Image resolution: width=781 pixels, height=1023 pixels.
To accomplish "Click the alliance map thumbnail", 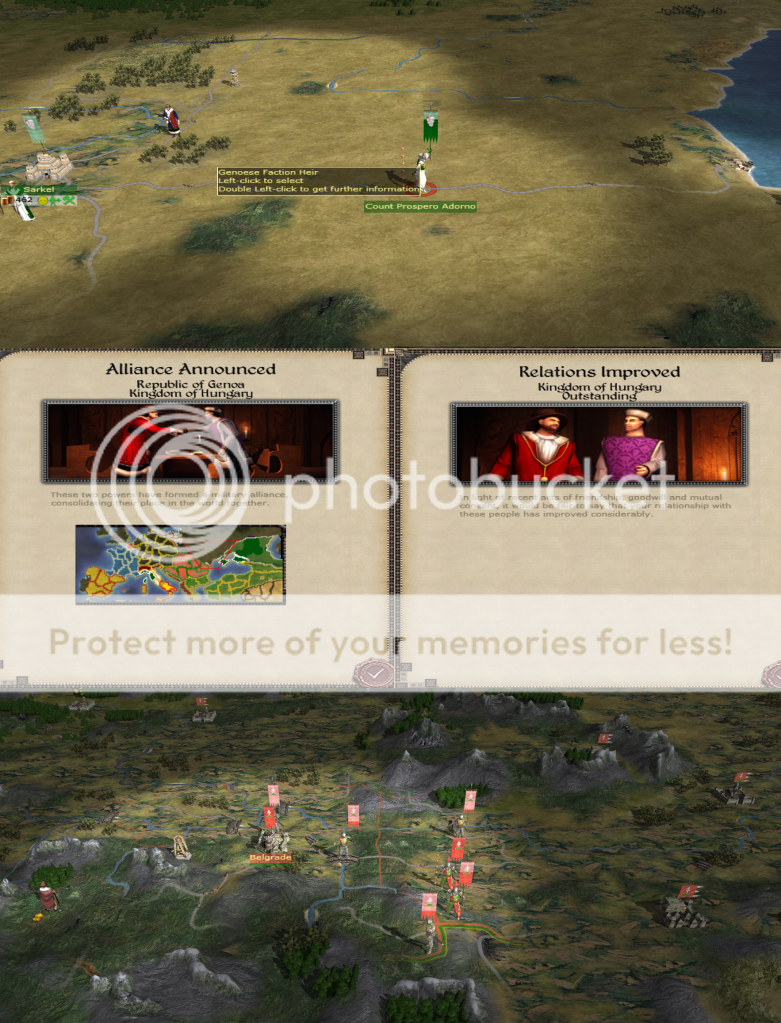I will pos(180,564).
